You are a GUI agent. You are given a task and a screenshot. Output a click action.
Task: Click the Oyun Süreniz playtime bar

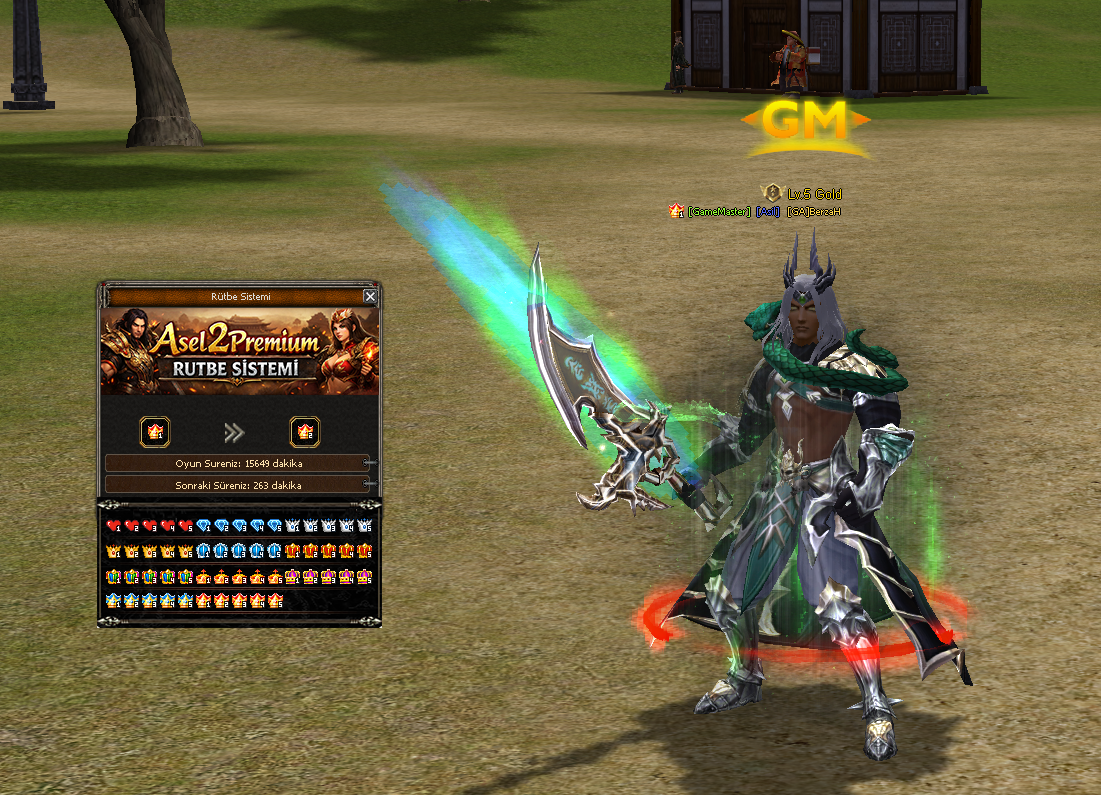(x=238, y=464)
